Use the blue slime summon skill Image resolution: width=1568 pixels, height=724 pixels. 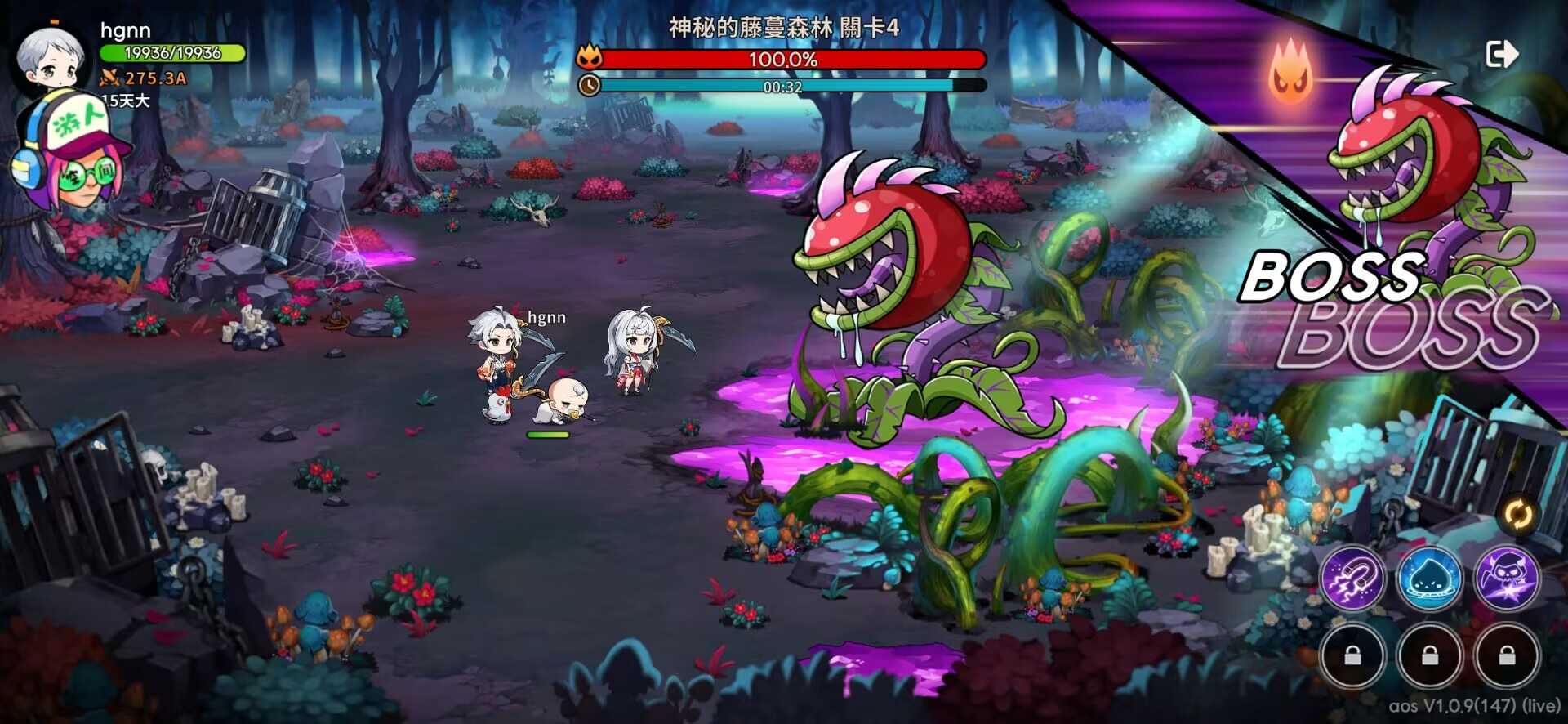pos(1429,579)
